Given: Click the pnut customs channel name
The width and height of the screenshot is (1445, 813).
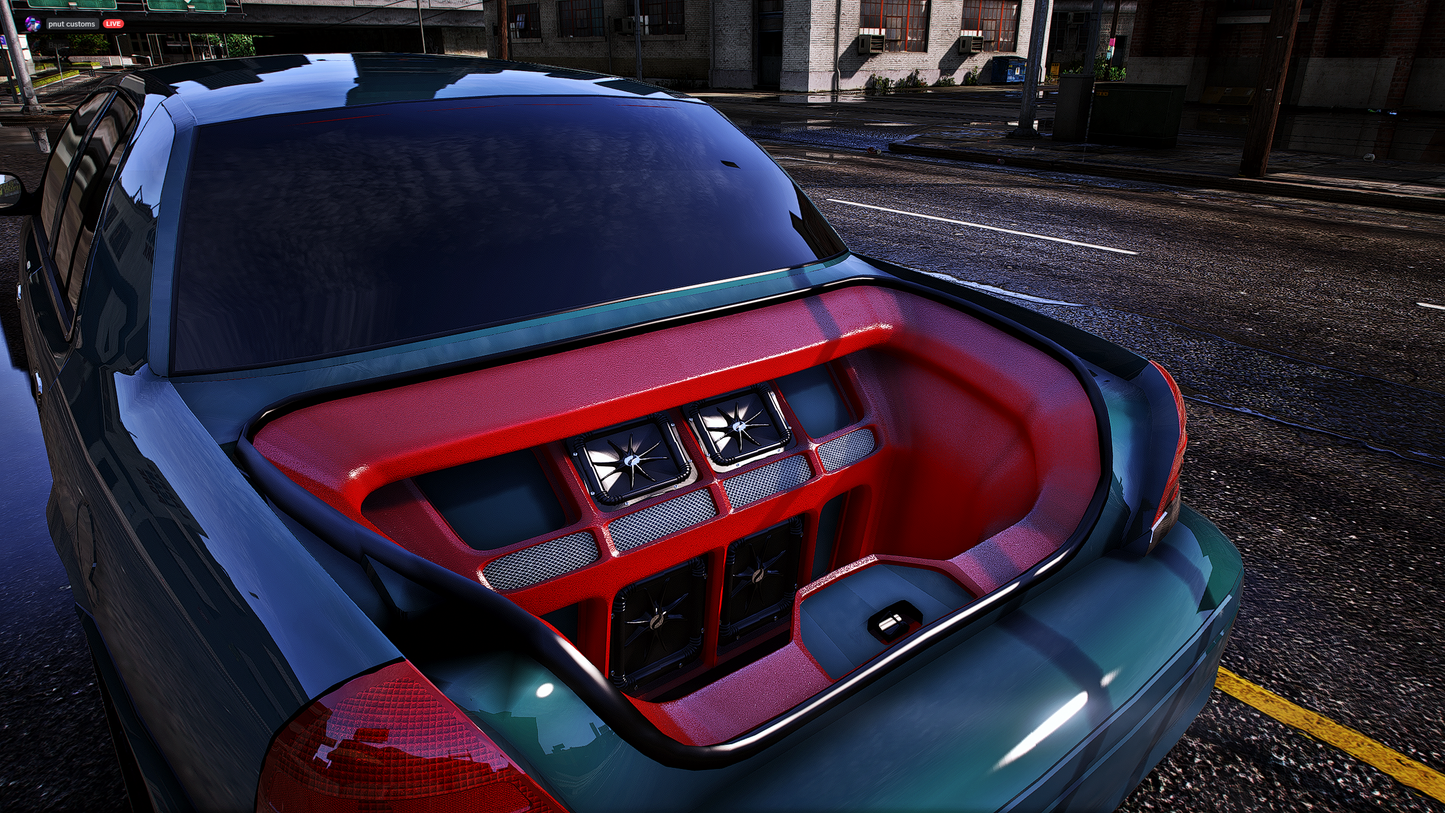Looking at the screenshot, I should pyautogui.click(x=71, y=24).
